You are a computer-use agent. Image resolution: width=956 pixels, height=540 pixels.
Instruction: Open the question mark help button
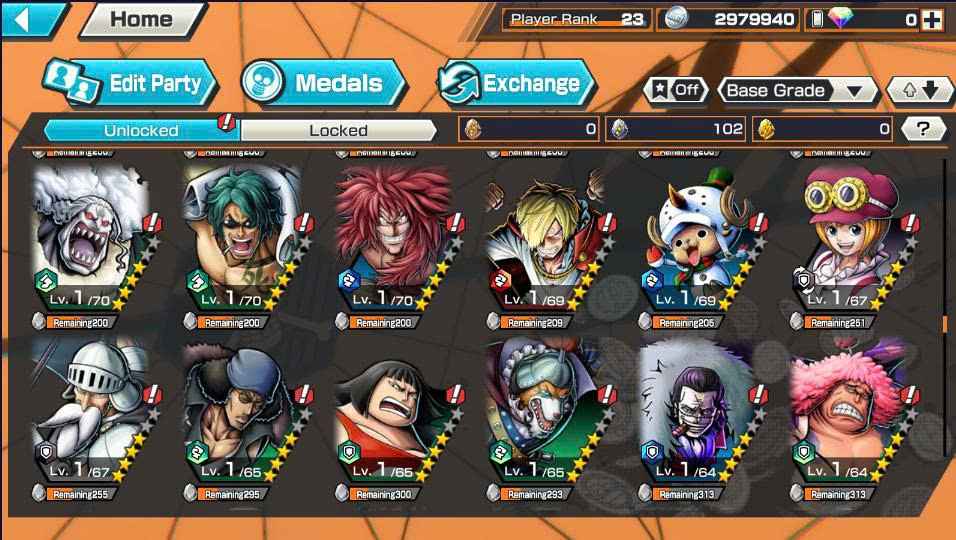click(923, 128)
